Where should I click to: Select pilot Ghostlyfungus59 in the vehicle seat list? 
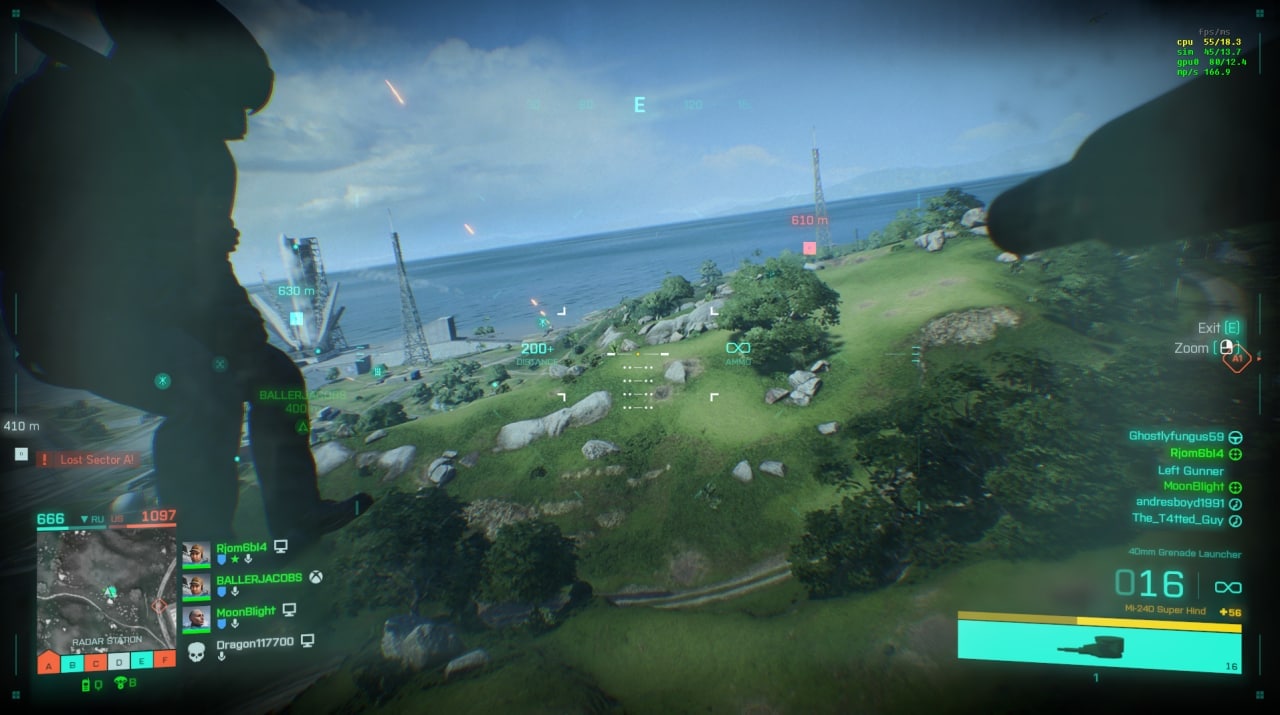1176,436
